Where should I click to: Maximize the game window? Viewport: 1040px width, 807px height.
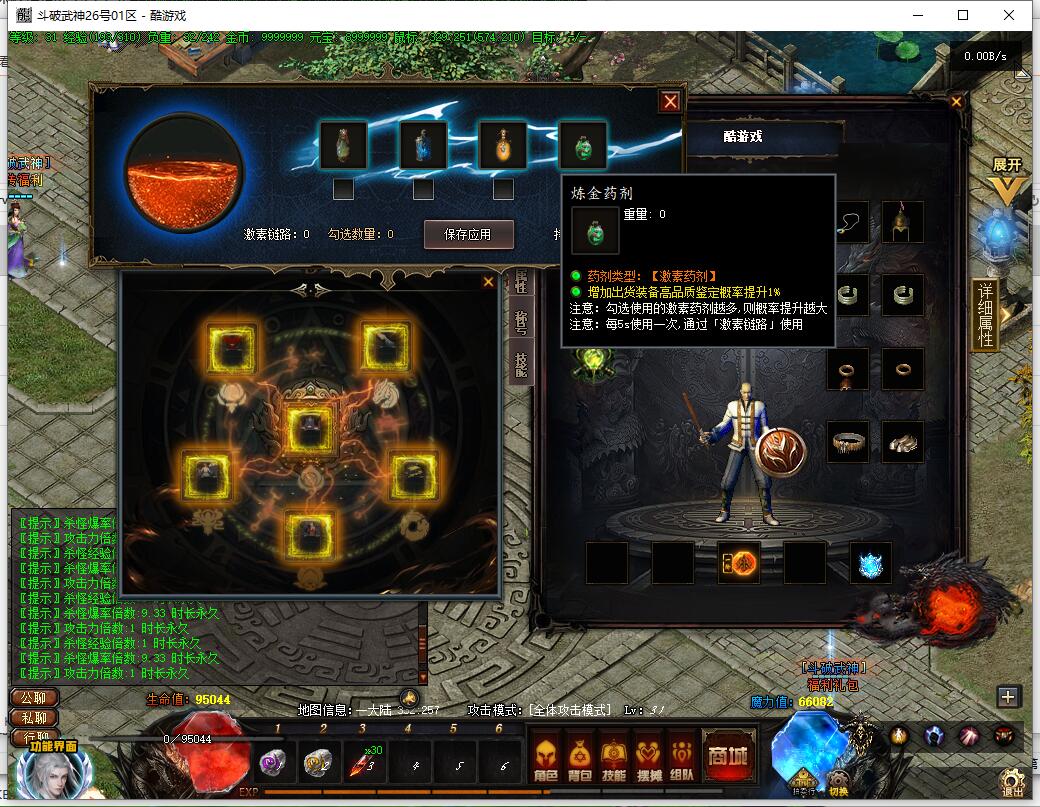963,15
